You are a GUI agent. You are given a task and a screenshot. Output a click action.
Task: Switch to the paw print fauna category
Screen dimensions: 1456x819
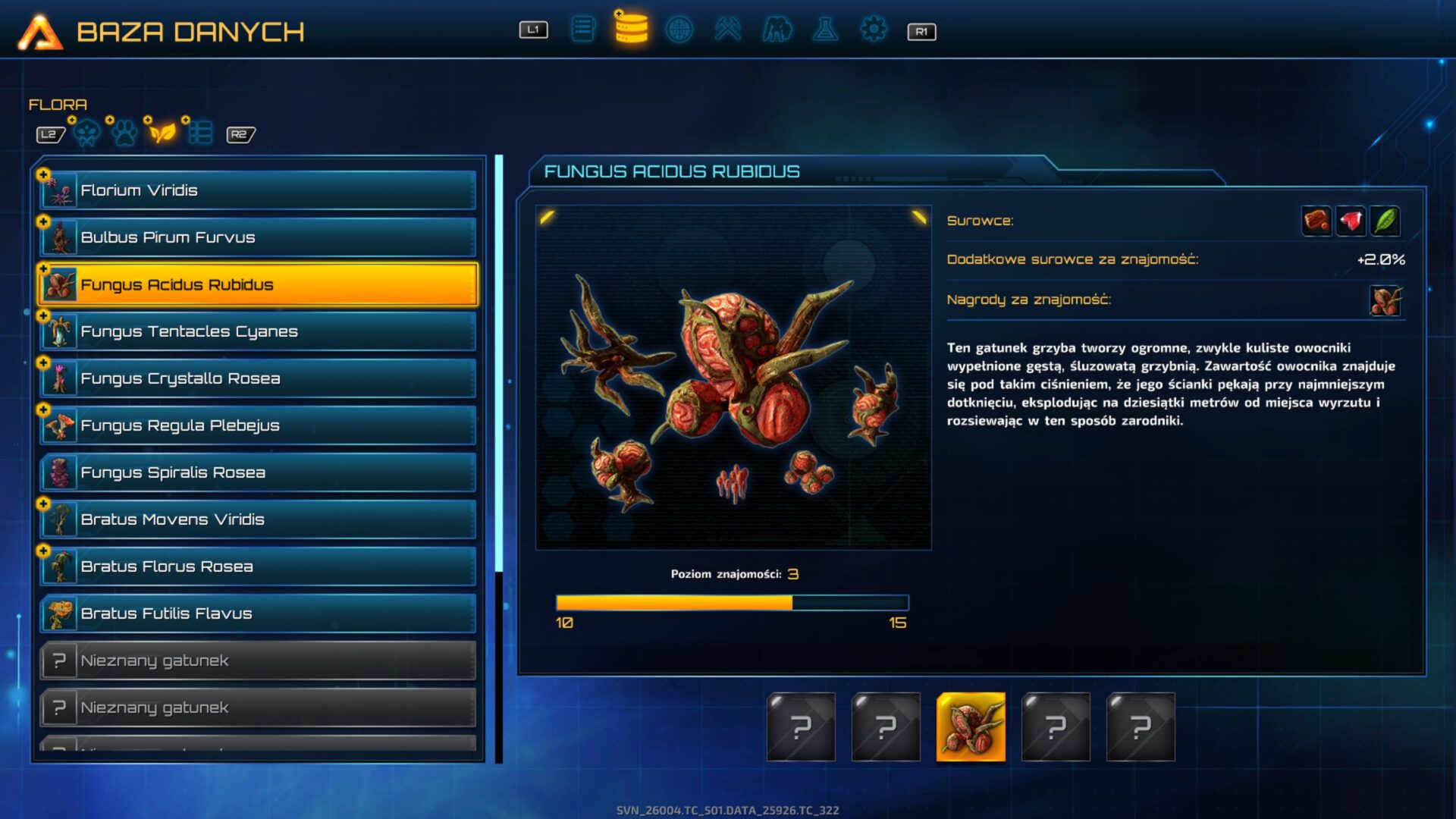coord(124,133)
